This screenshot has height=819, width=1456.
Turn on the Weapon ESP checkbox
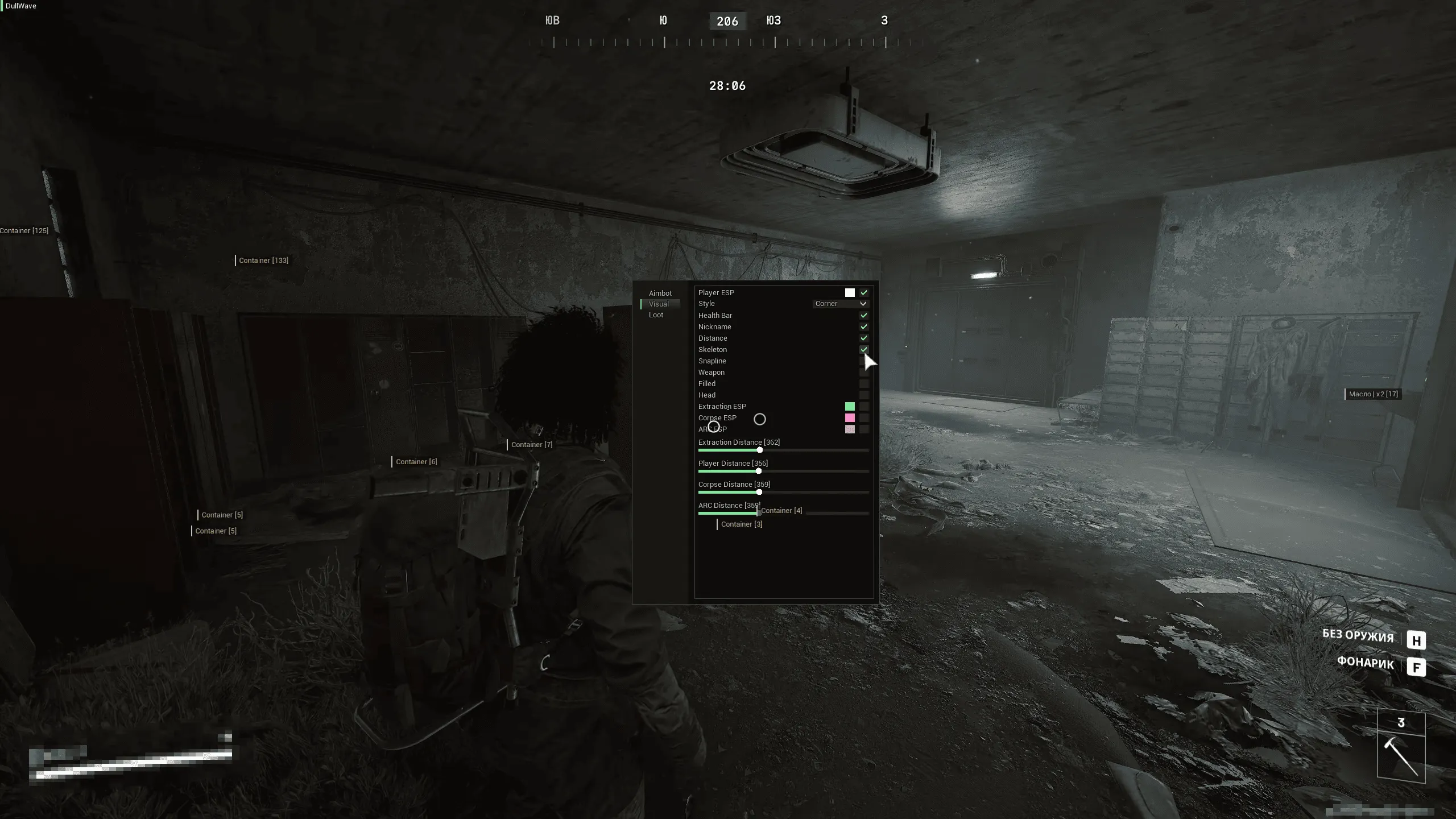click(x=864, y=372)
